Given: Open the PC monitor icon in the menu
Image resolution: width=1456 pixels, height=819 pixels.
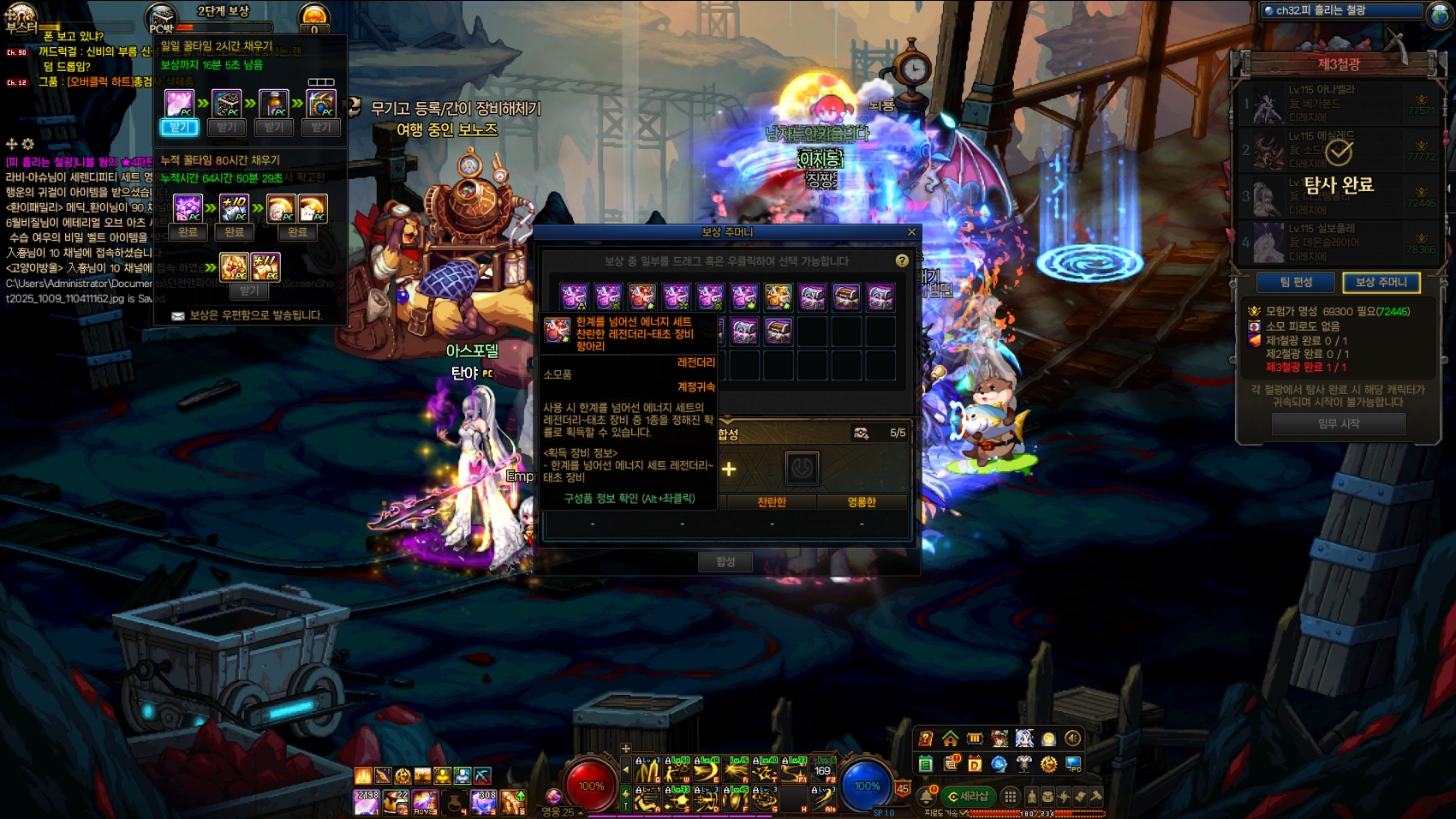Looking at the screenshot, I should point(1072,764).
